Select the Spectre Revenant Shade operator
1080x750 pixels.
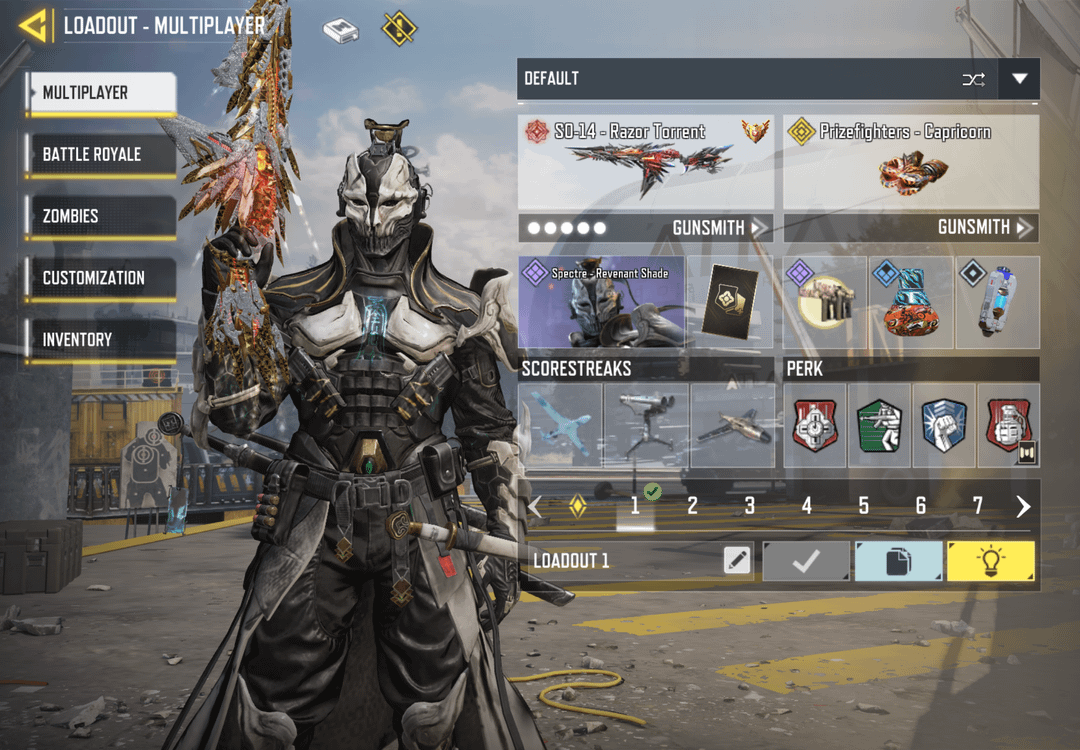(601, 302)
